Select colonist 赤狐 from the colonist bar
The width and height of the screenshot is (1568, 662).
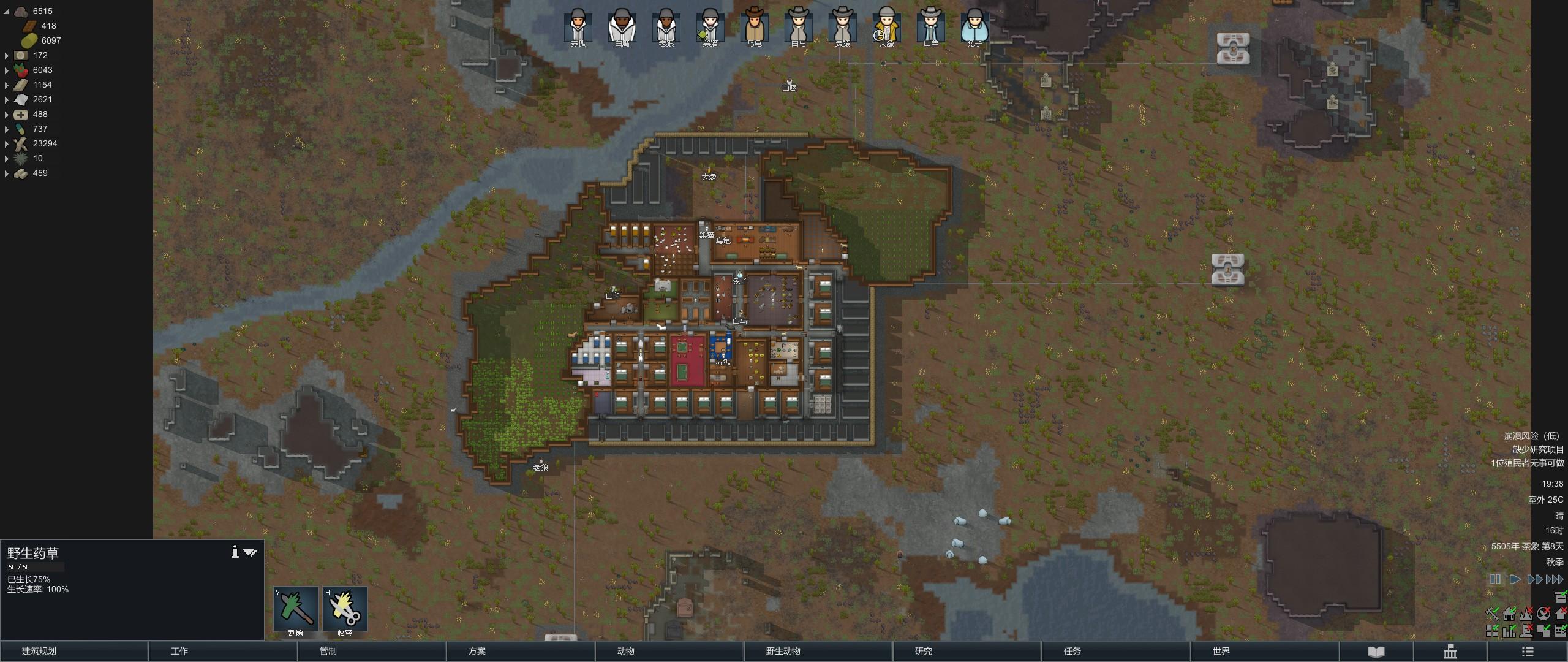point(578,26)
